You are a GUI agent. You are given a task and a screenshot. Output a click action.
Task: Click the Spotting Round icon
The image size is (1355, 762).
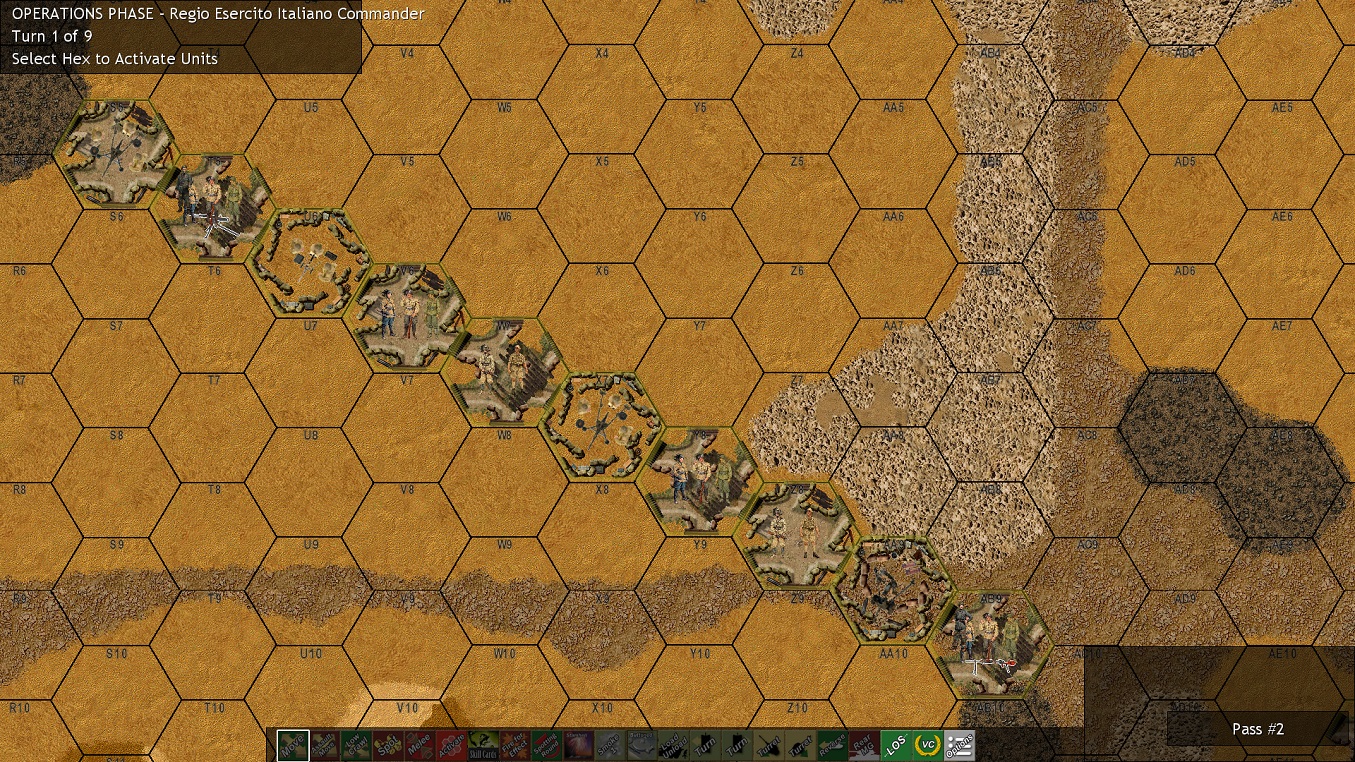tap(548, 744)
